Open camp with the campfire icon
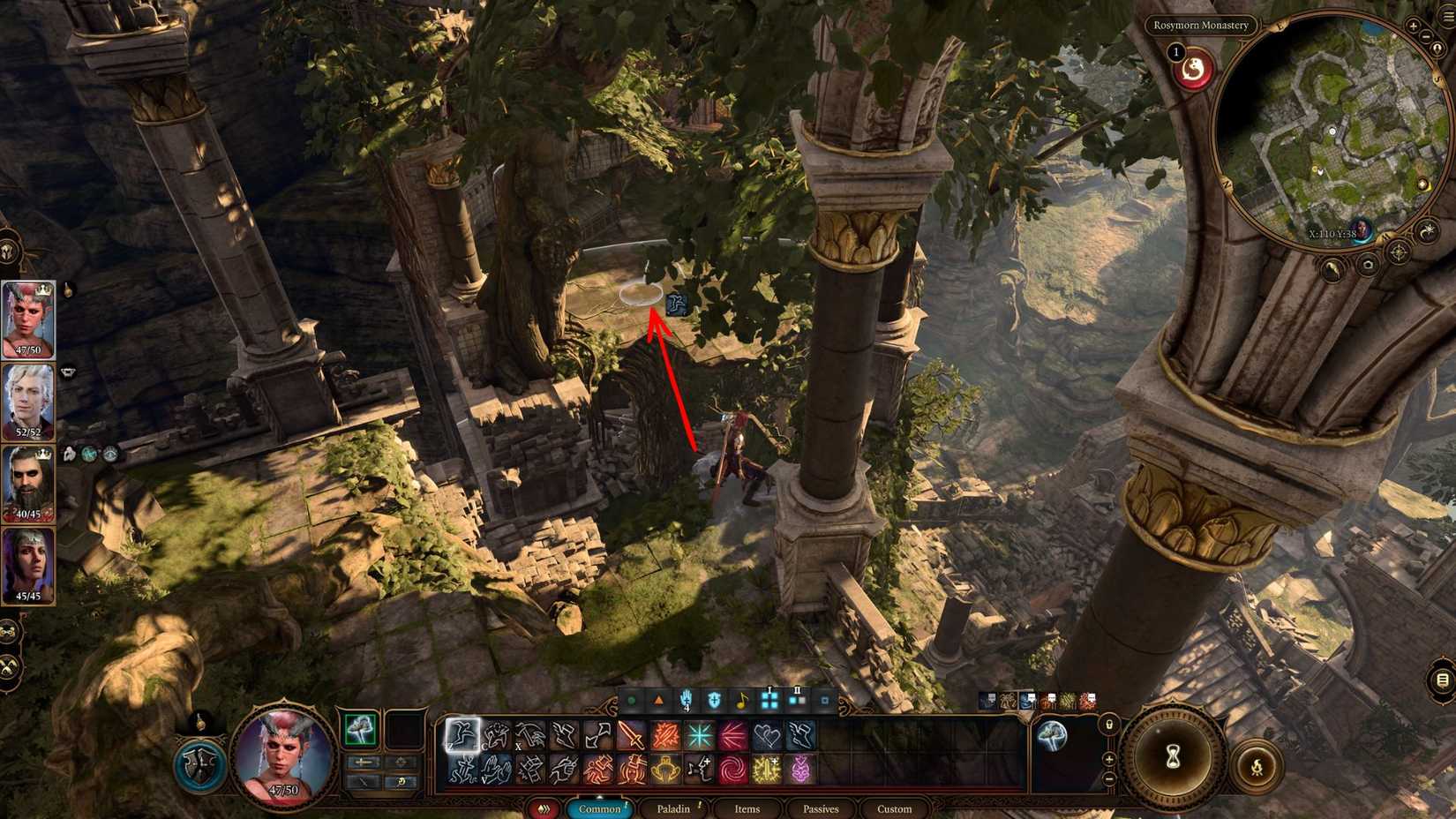This screenshot has height=819, width=1456. (x=1257, y=764)
